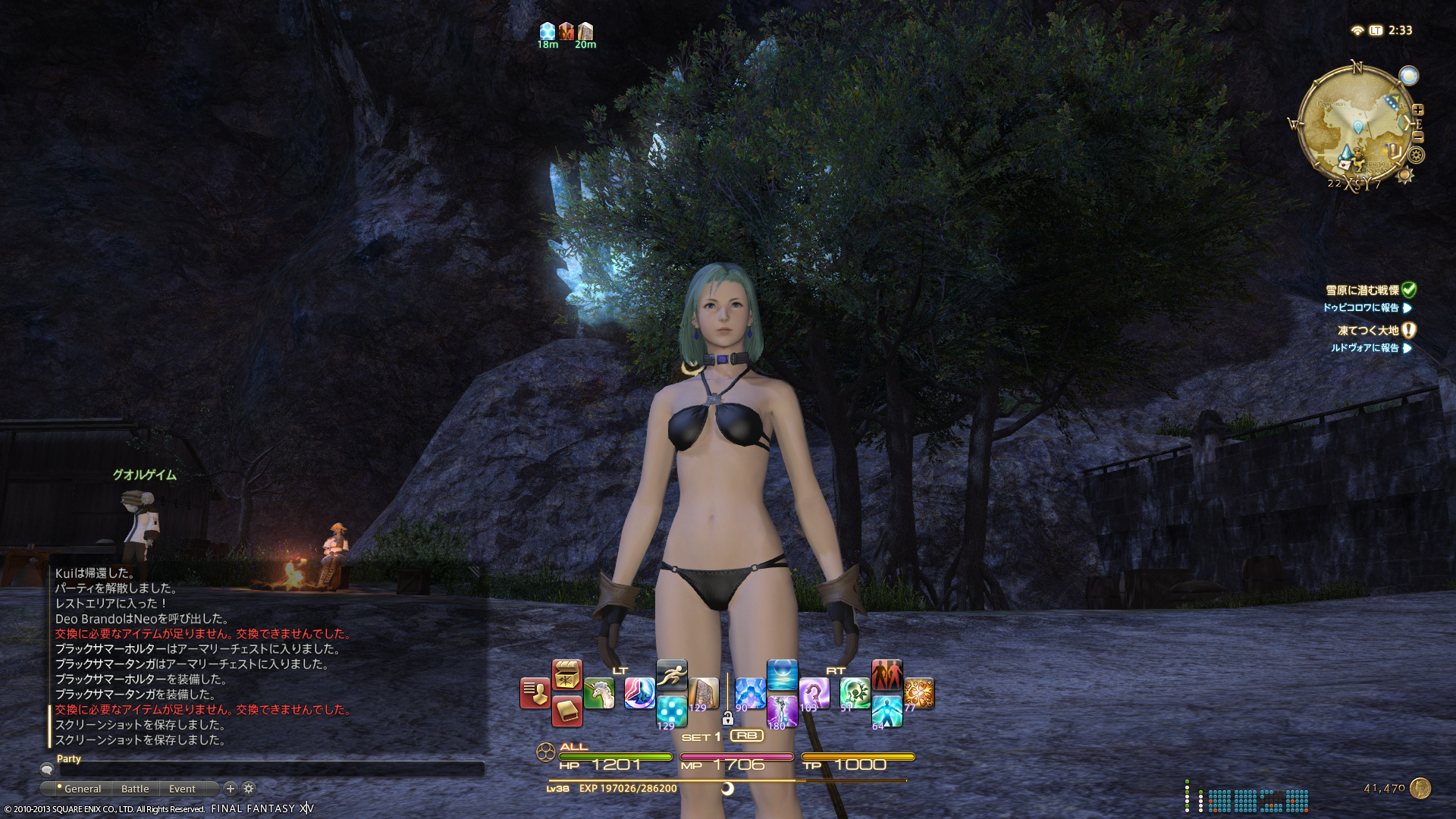The height and width of the screenshot is (819, 1456).
Task: Use the stone monolith ability
Action: coord(704,693)
